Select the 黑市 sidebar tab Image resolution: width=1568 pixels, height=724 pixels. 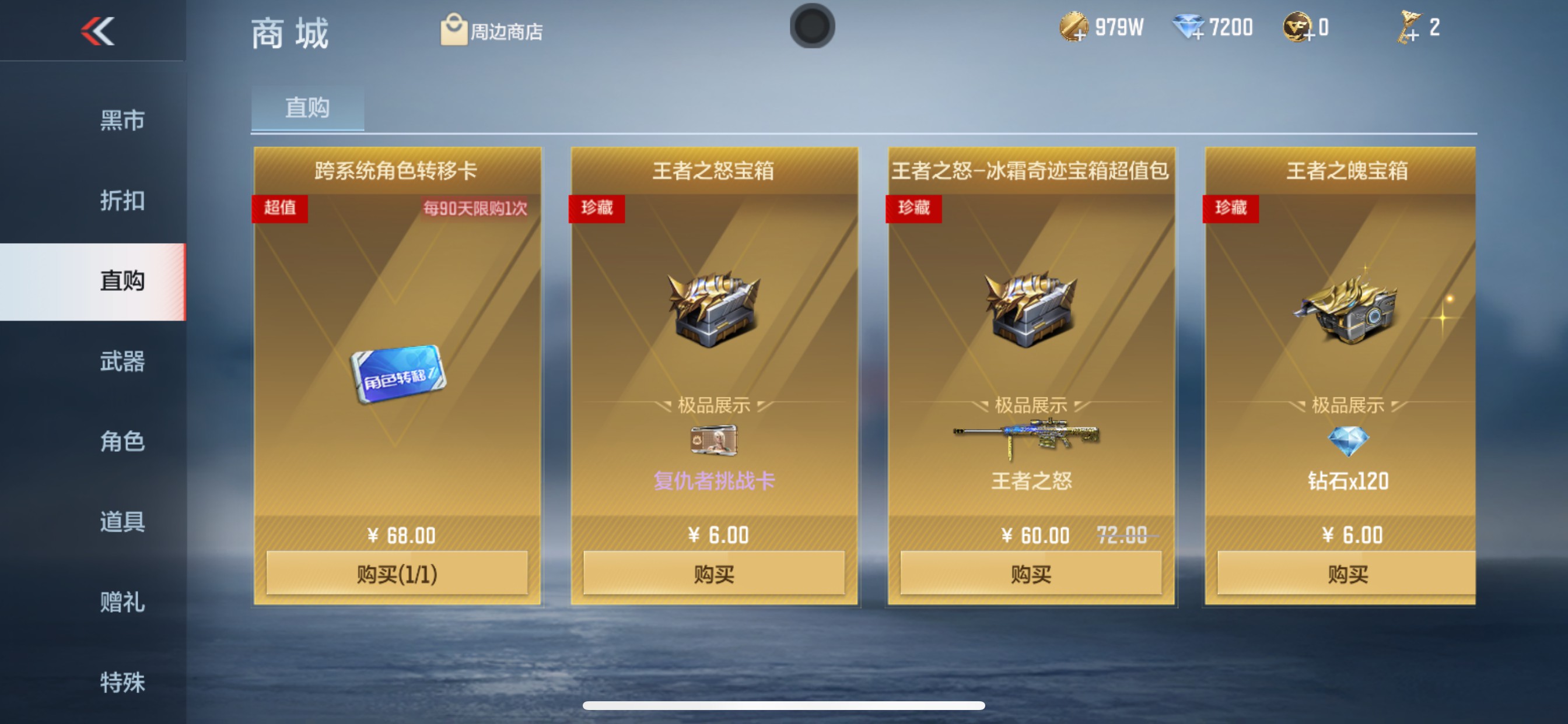[122, 120]
